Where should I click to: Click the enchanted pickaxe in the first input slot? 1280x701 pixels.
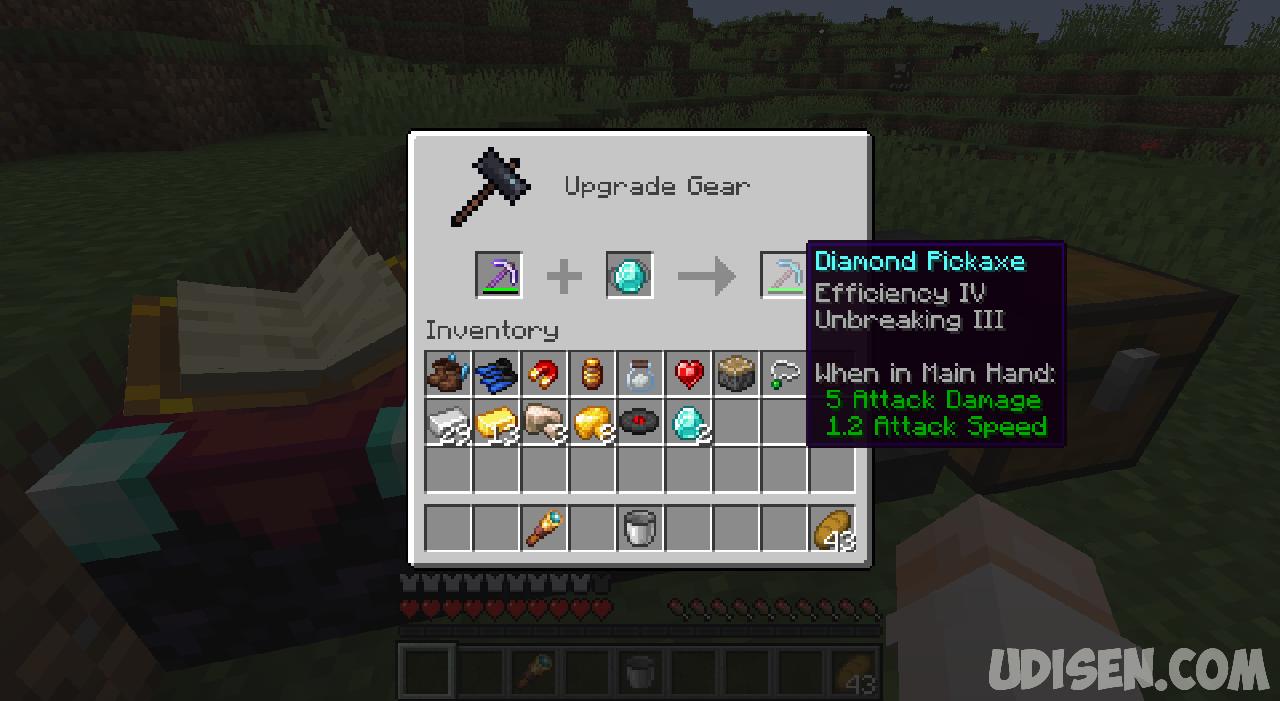(x=498, y=275)
